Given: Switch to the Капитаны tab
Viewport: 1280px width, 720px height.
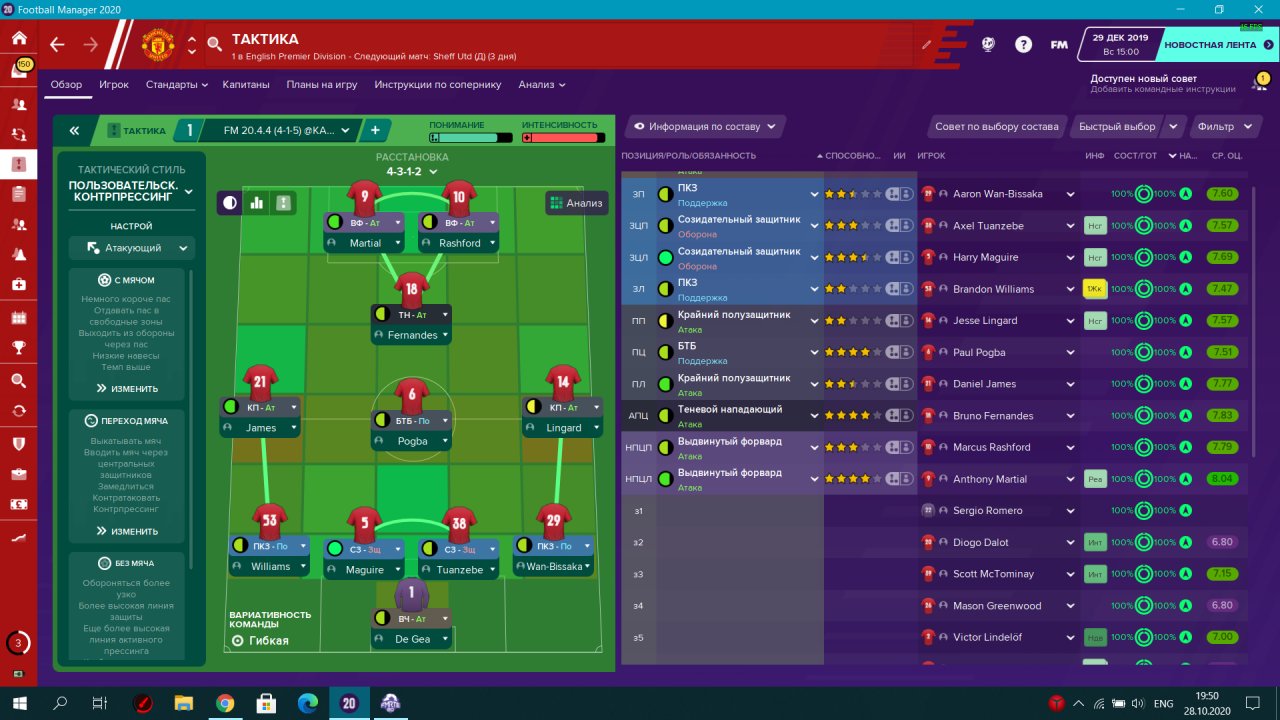Looking at the screenshot, I should tap(246, 85).
